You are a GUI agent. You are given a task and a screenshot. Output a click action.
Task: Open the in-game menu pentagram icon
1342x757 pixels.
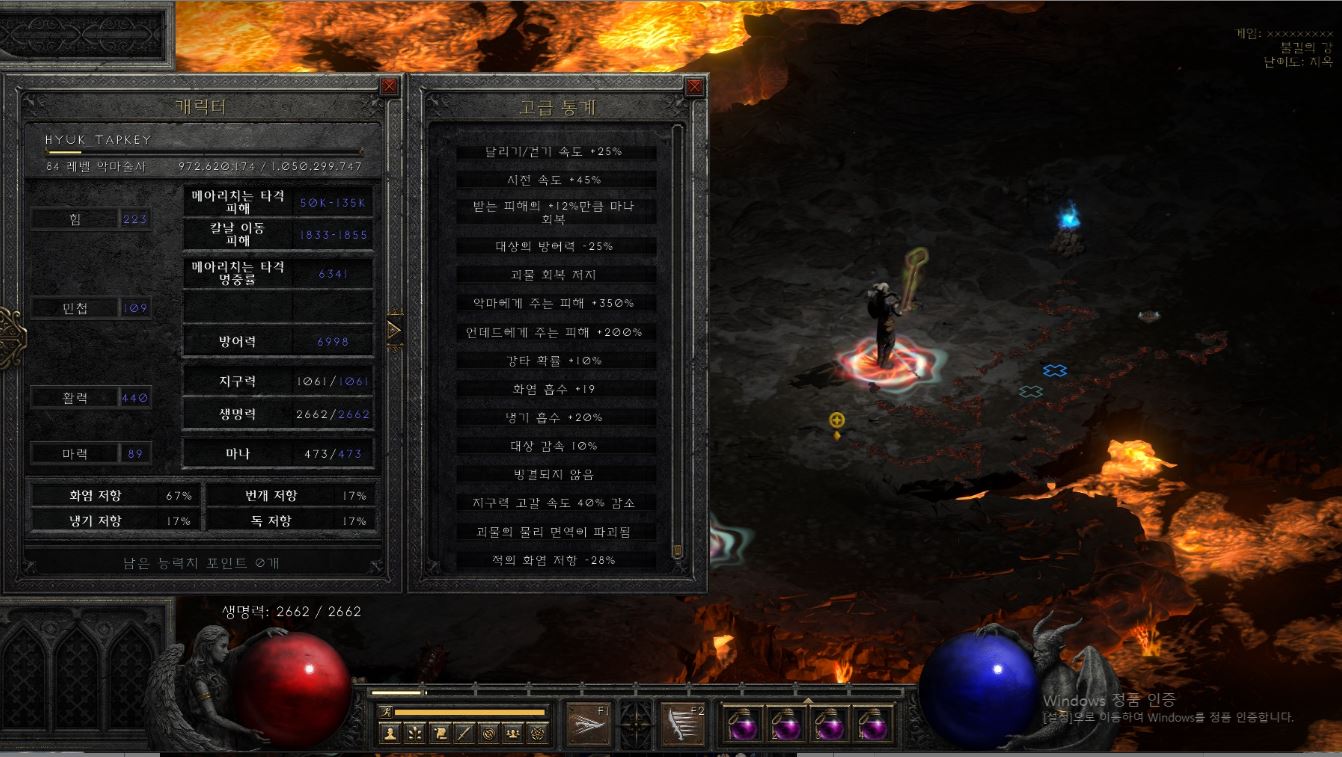[538, 733]
